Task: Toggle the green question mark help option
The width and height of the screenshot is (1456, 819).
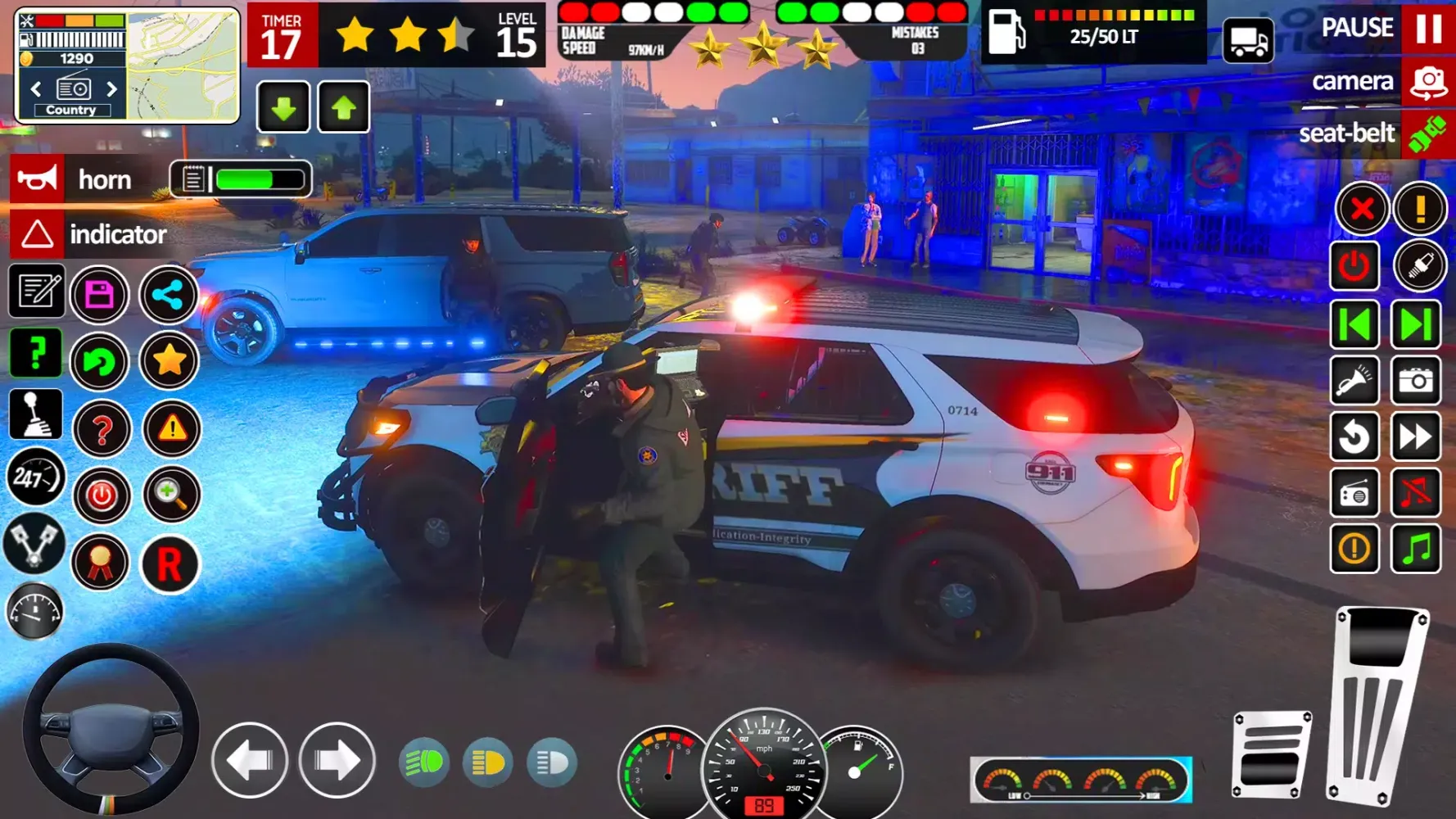Action: [36, 352]
